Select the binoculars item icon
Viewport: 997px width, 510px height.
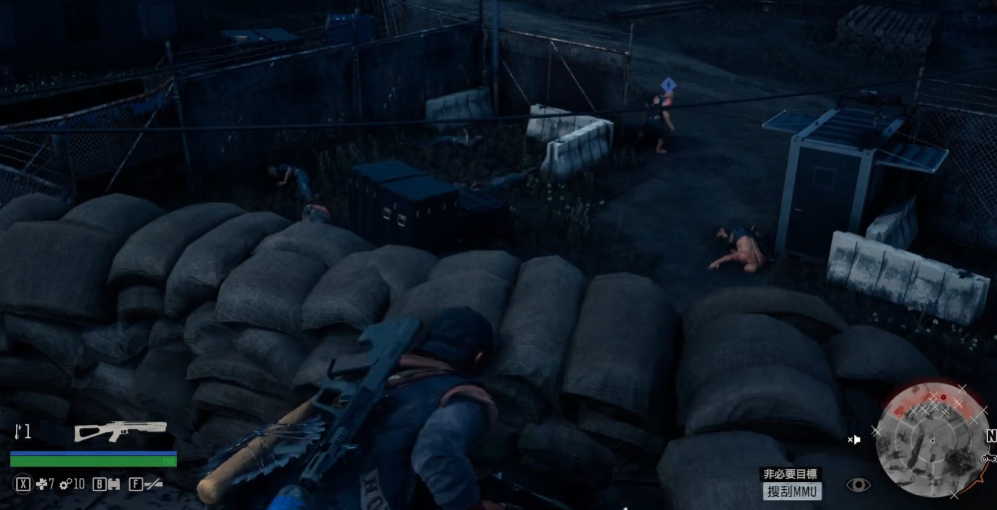(115, 485)
